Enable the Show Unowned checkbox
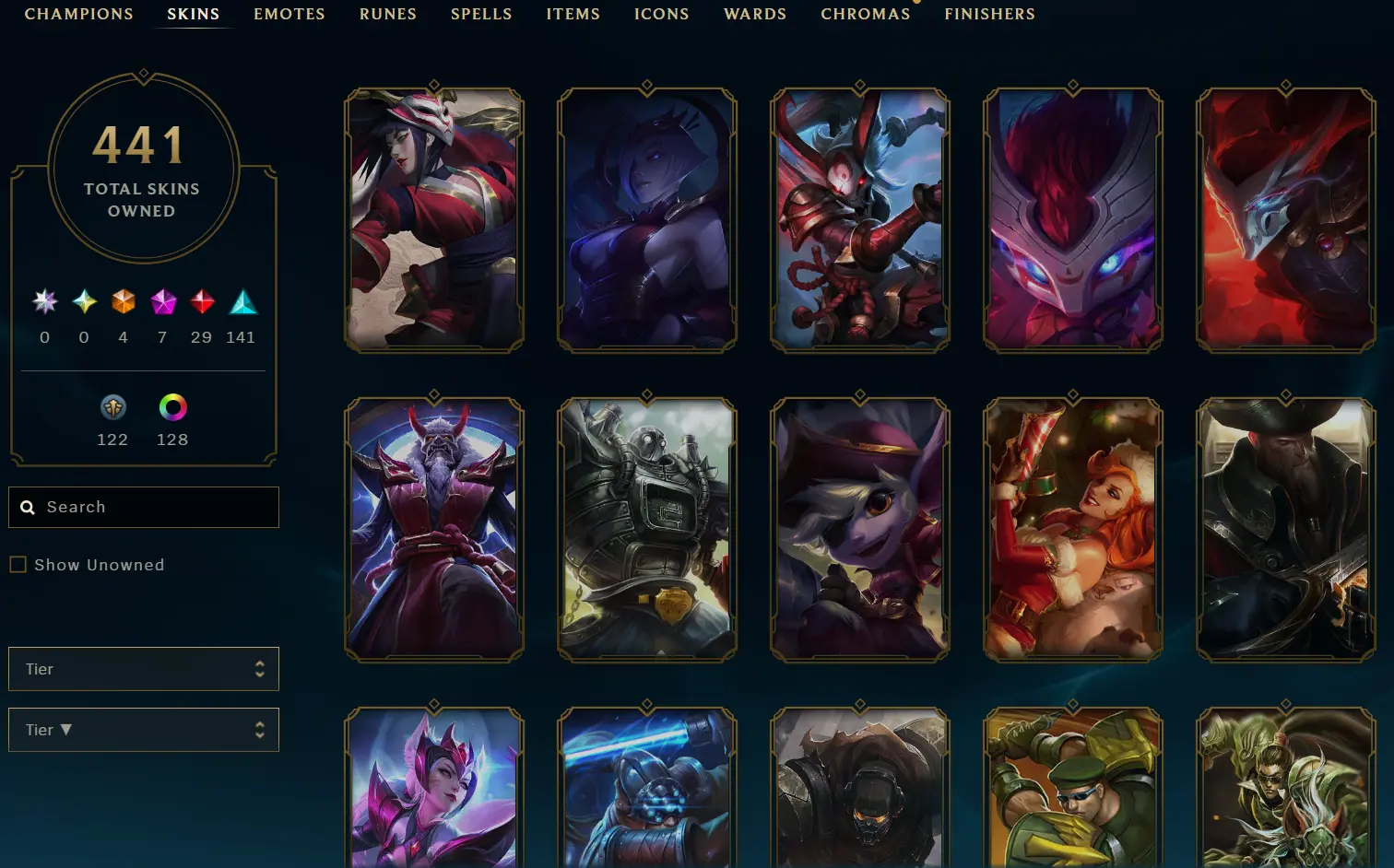This screenshot has width=1394, height=868. coord(18,564)
